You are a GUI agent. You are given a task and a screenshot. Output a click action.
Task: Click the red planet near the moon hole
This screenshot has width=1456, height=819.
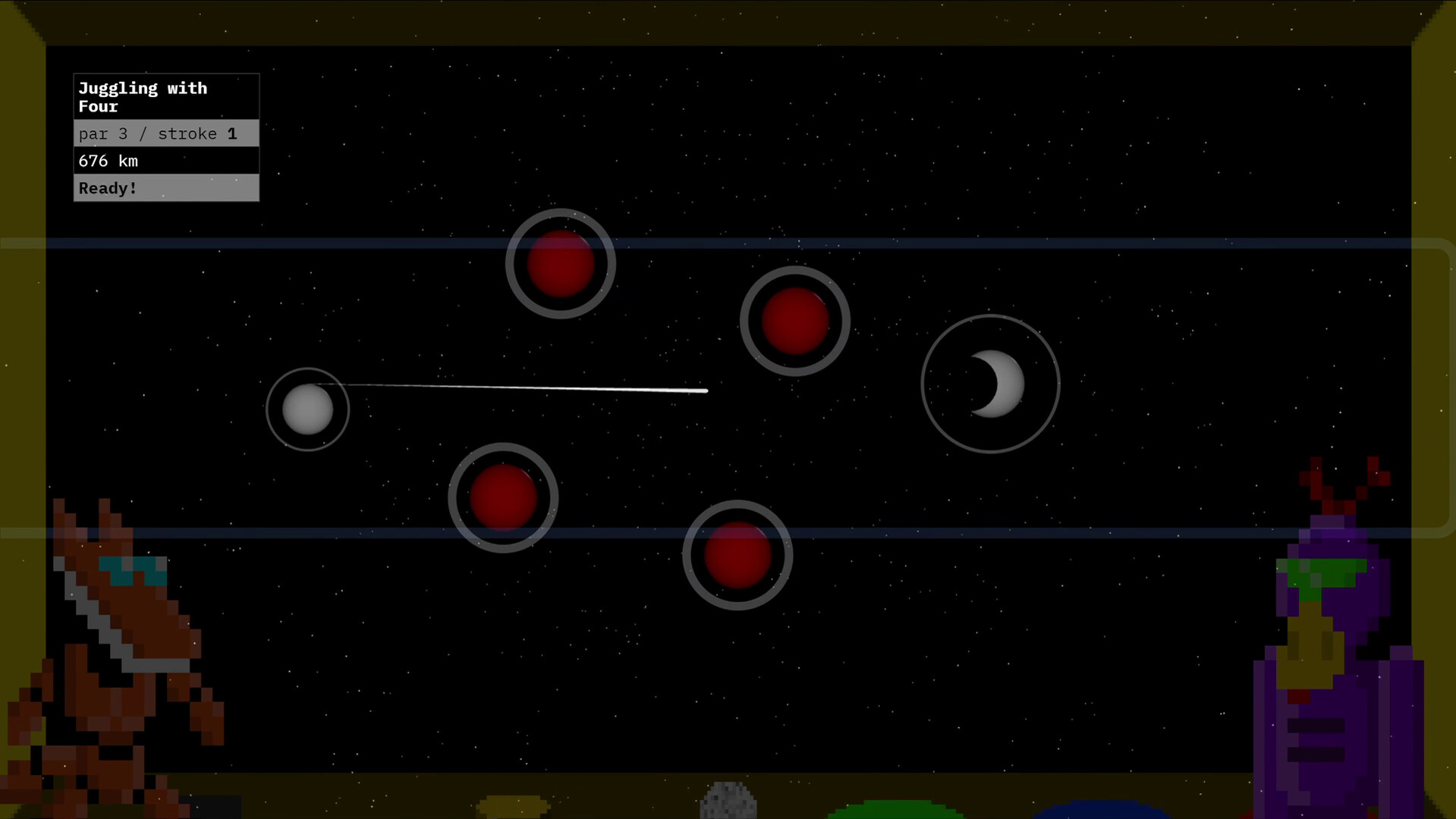tap(794, 322)
